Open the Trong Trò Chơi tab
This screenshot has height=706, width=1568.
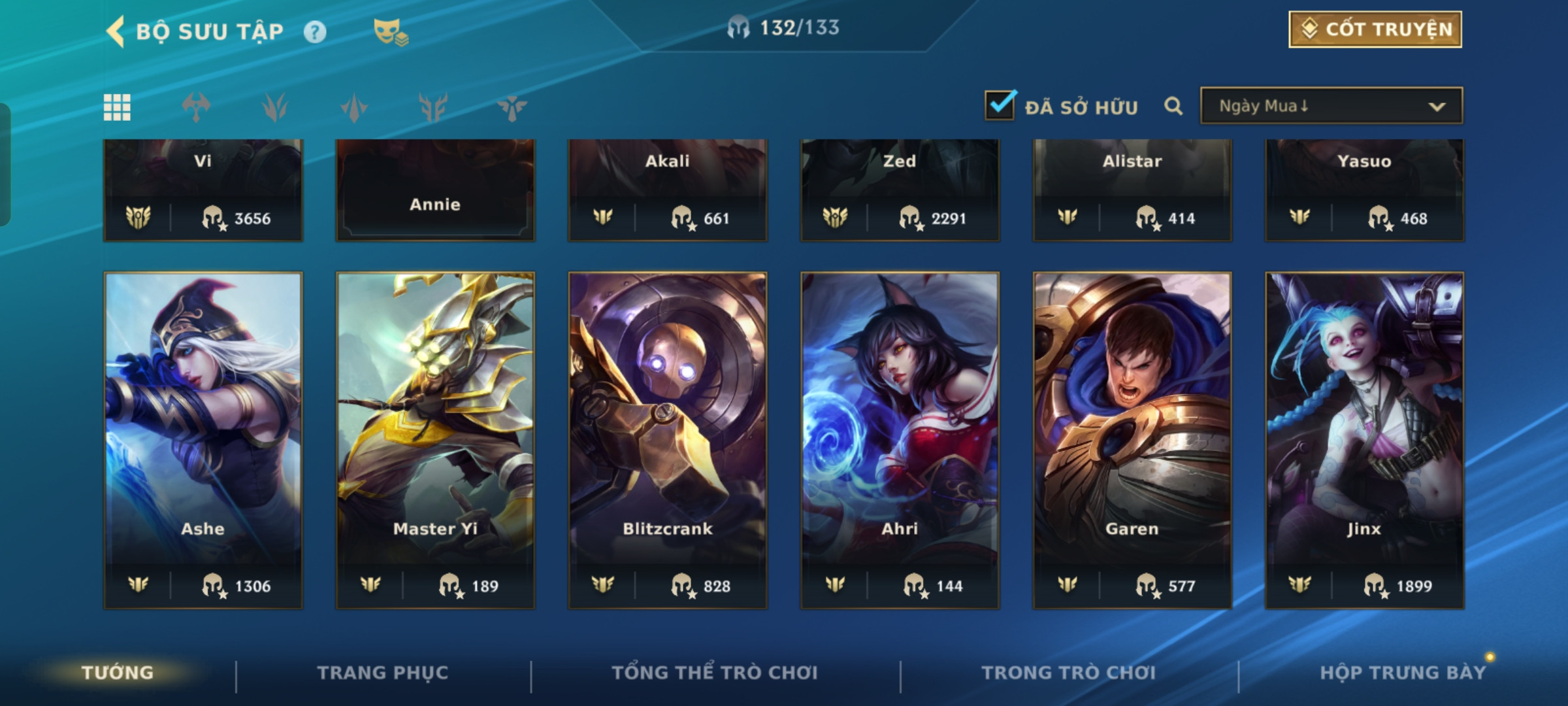[1069, 673]
